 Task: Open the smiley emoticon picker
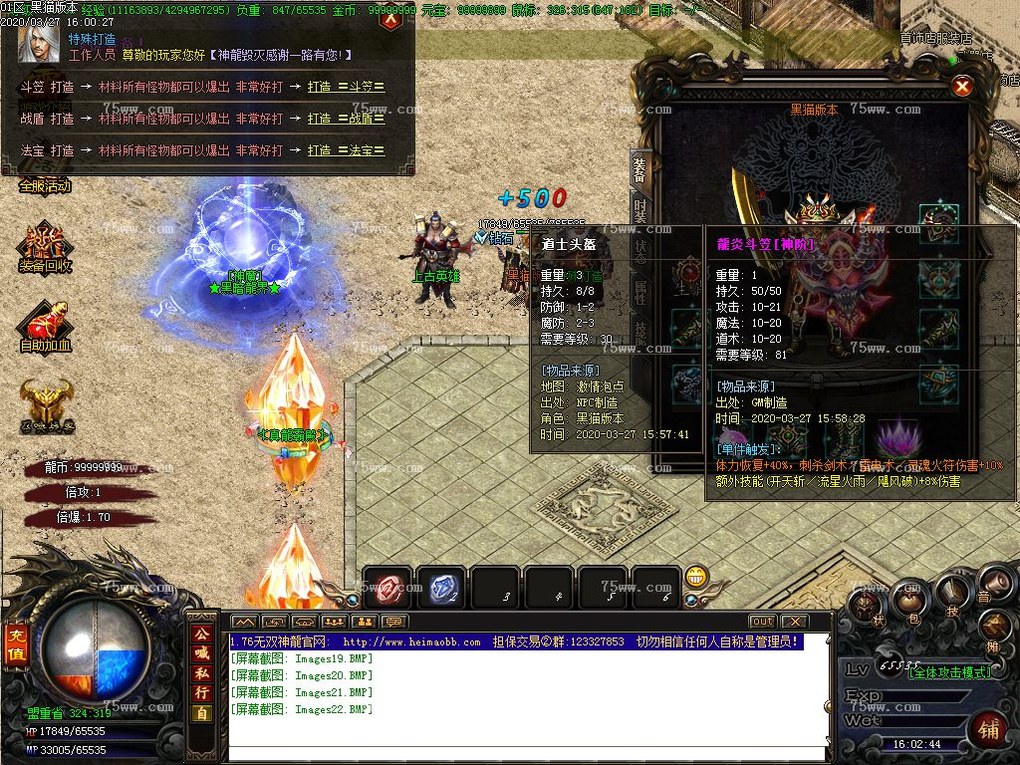[x=696, y=577]
